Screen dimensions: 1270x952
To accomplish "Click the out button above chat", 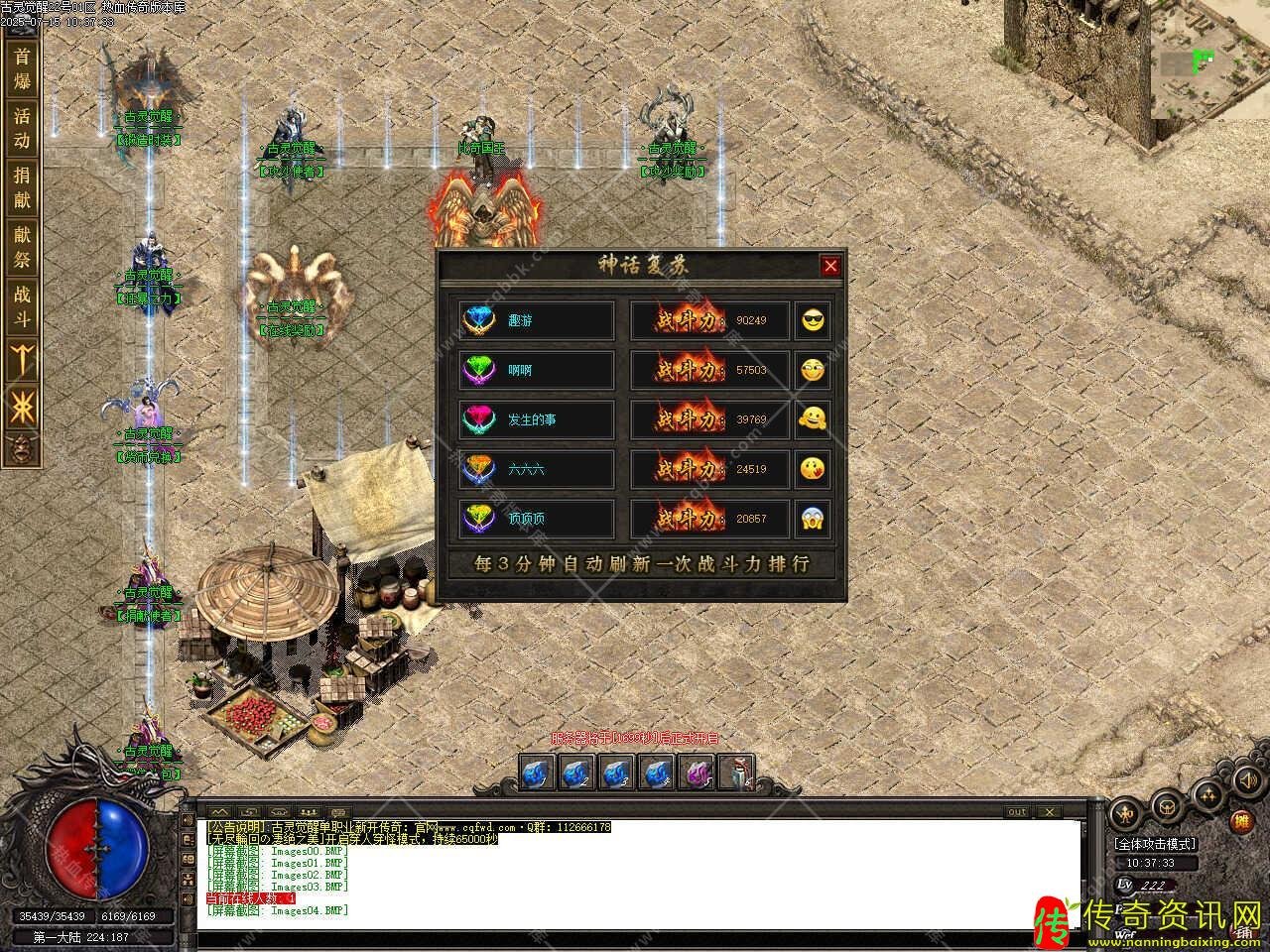I will [x=1017, y=812].
